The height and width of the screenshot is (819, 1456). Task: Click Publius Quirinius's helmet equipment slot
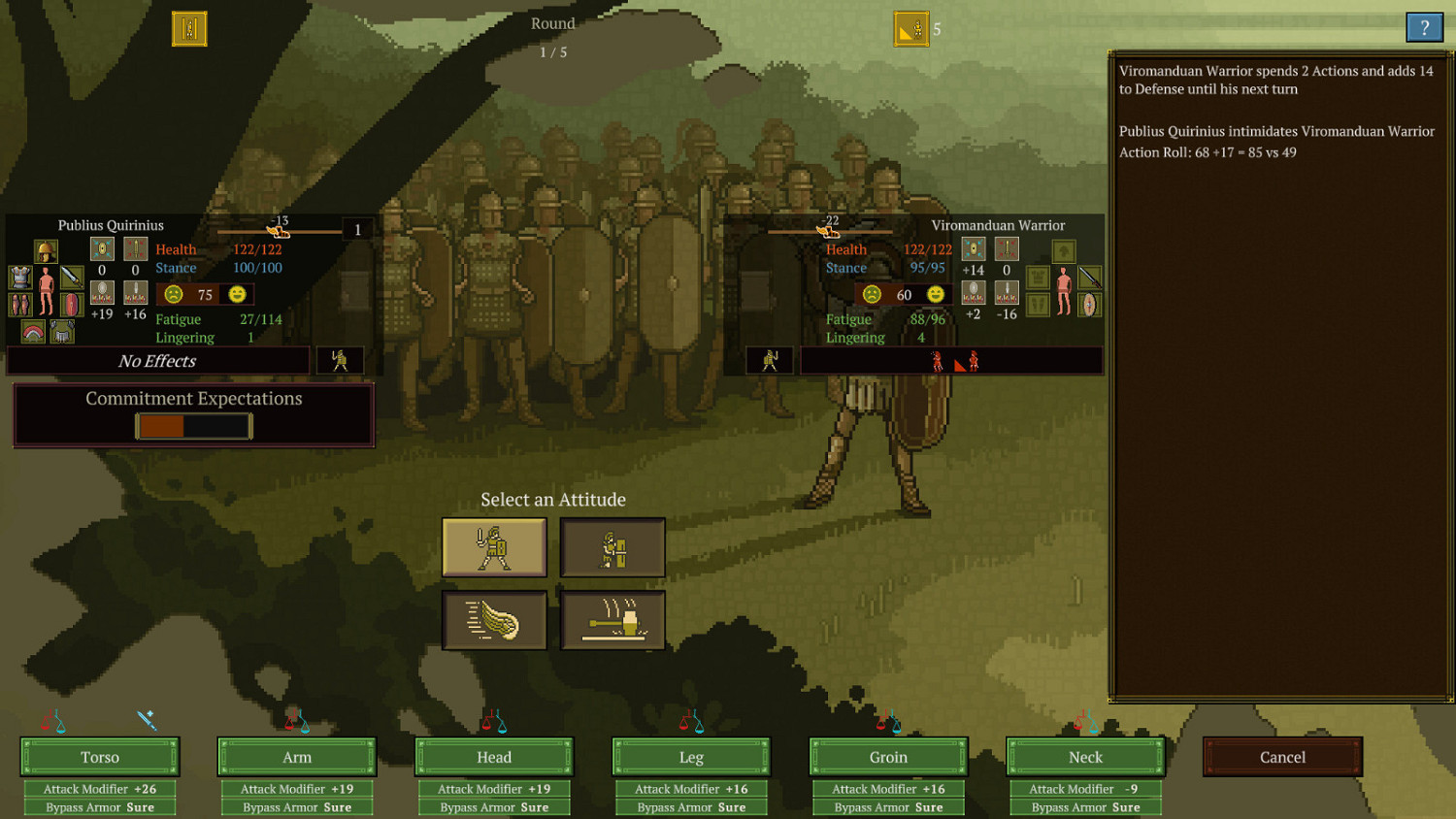[46, 249]
